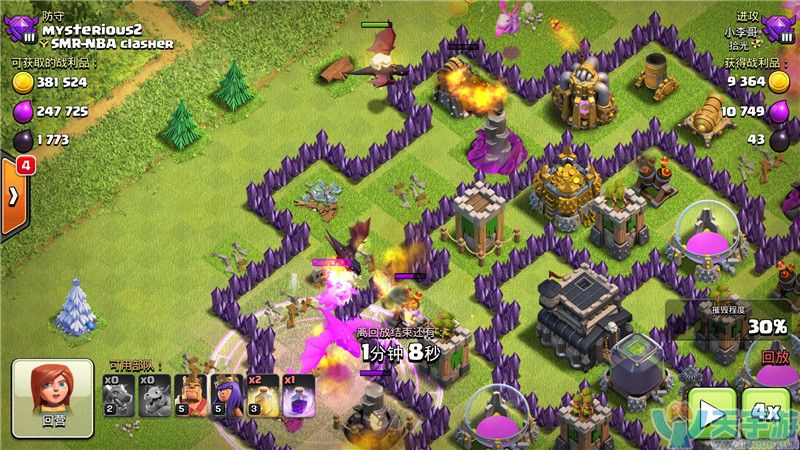Select the Archer Queen troop slot
The image size is (800, 450).
[226, 395]
